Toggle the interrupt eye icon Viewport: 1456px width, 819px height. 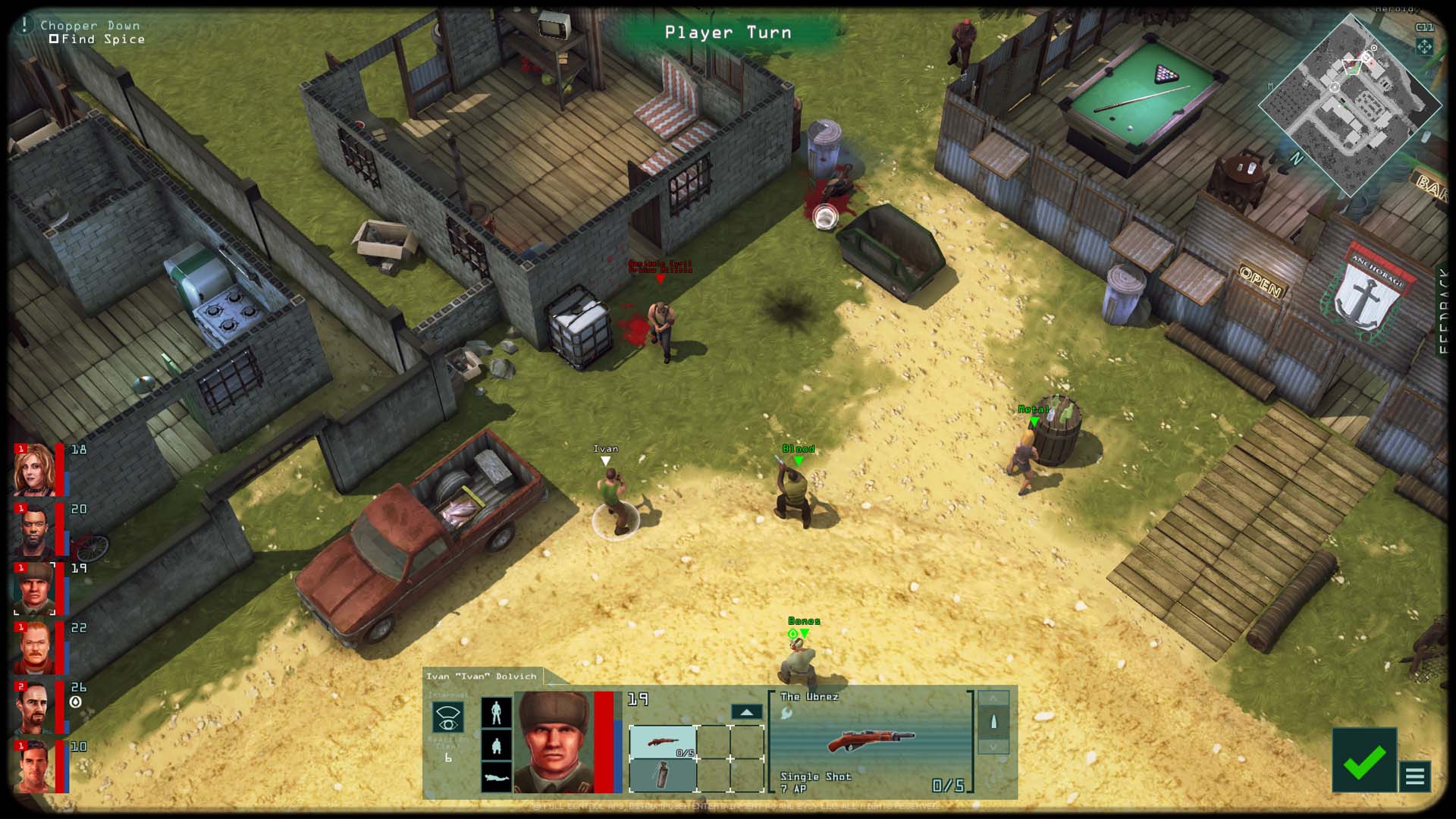pyautogui.click(x=447, y=717)
